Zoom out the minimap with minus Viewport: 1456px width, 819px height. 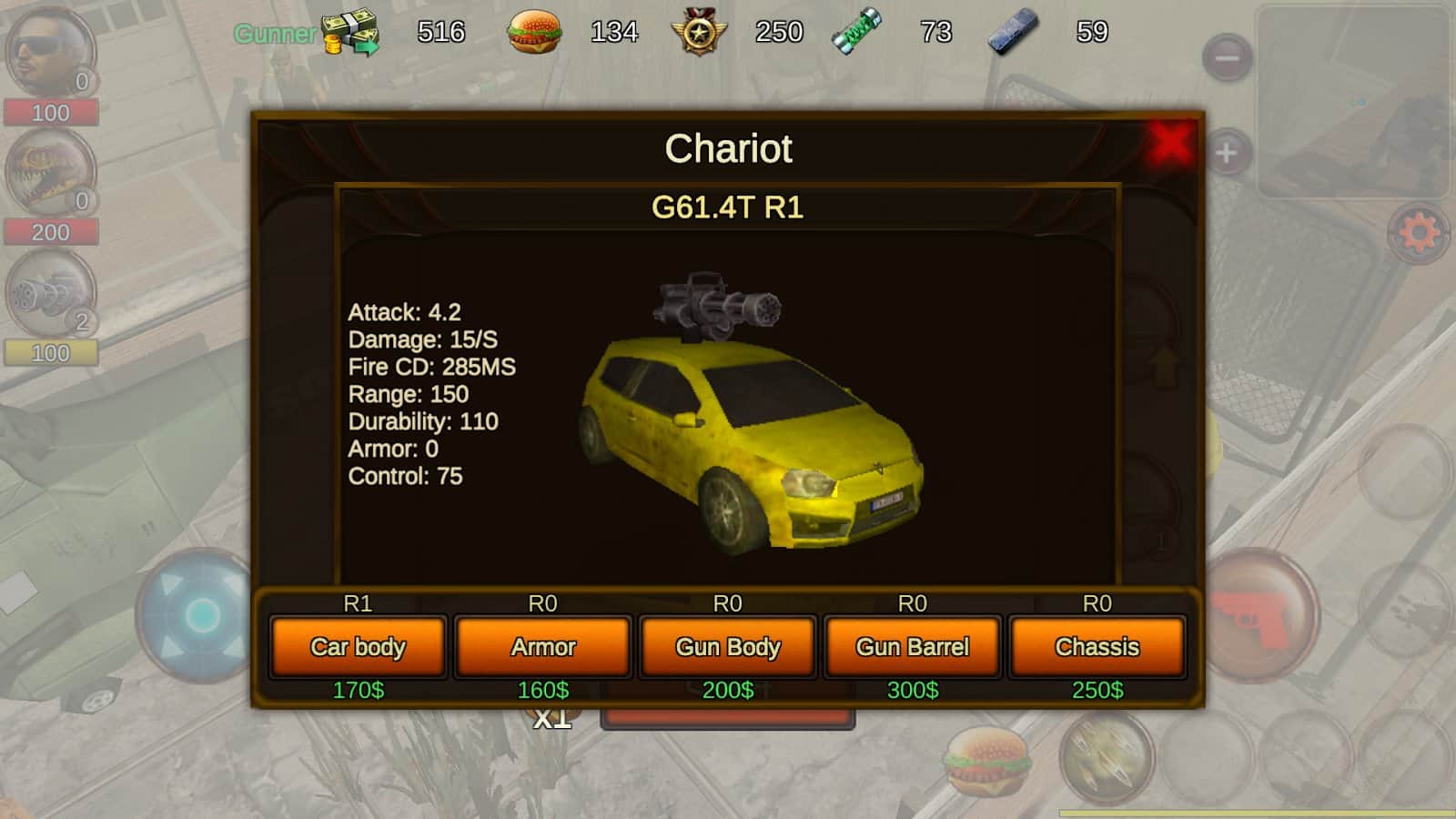[1227, 58]
